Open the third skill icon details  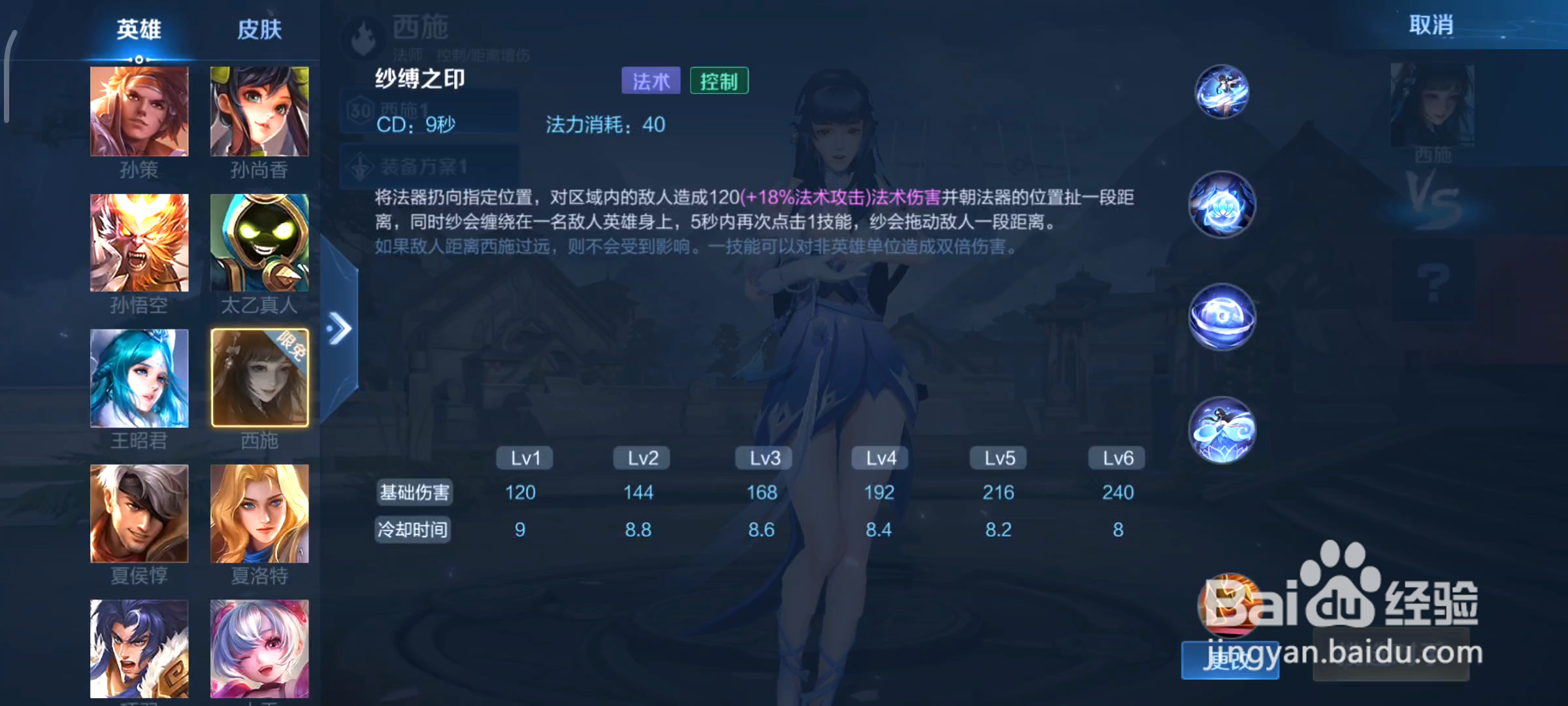(1221, 317)
